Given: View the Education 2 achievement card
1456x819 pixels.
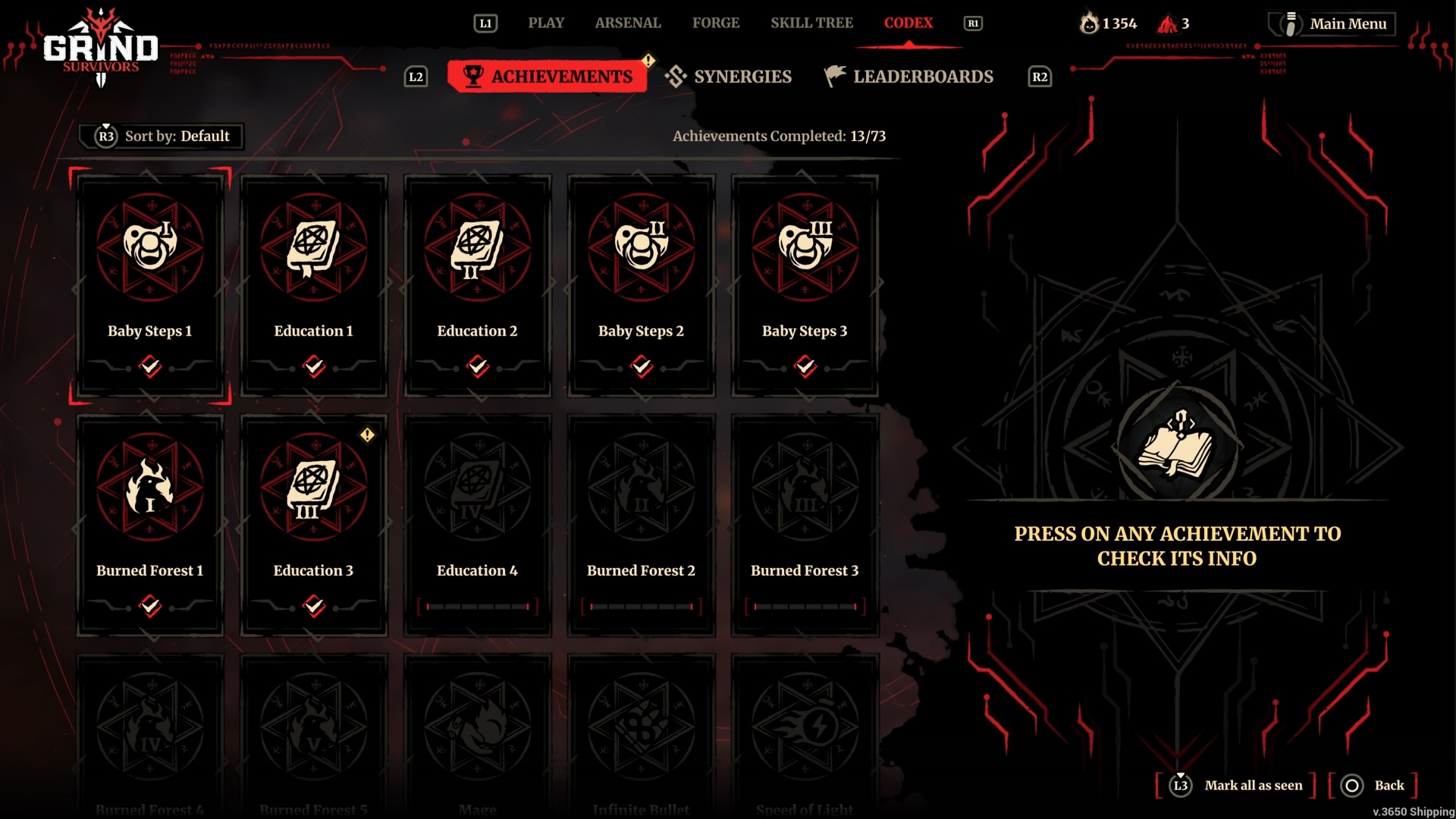Looking at the screenshot, I should pyautogui.click(x=478, y=285).
